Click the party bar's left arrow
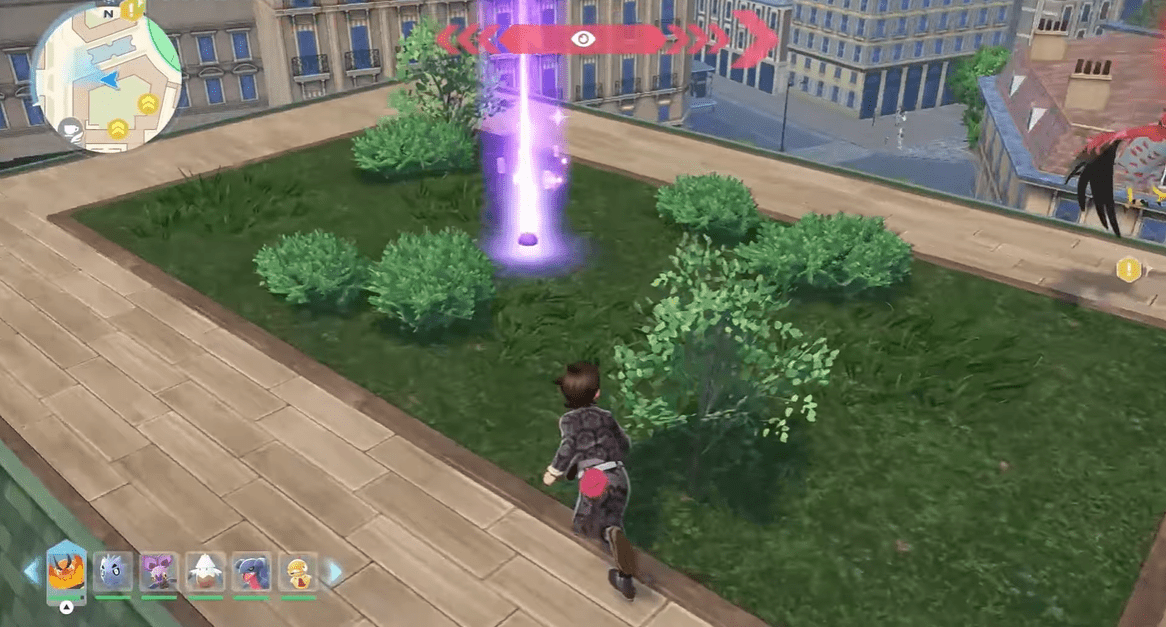 click(31, 572)
